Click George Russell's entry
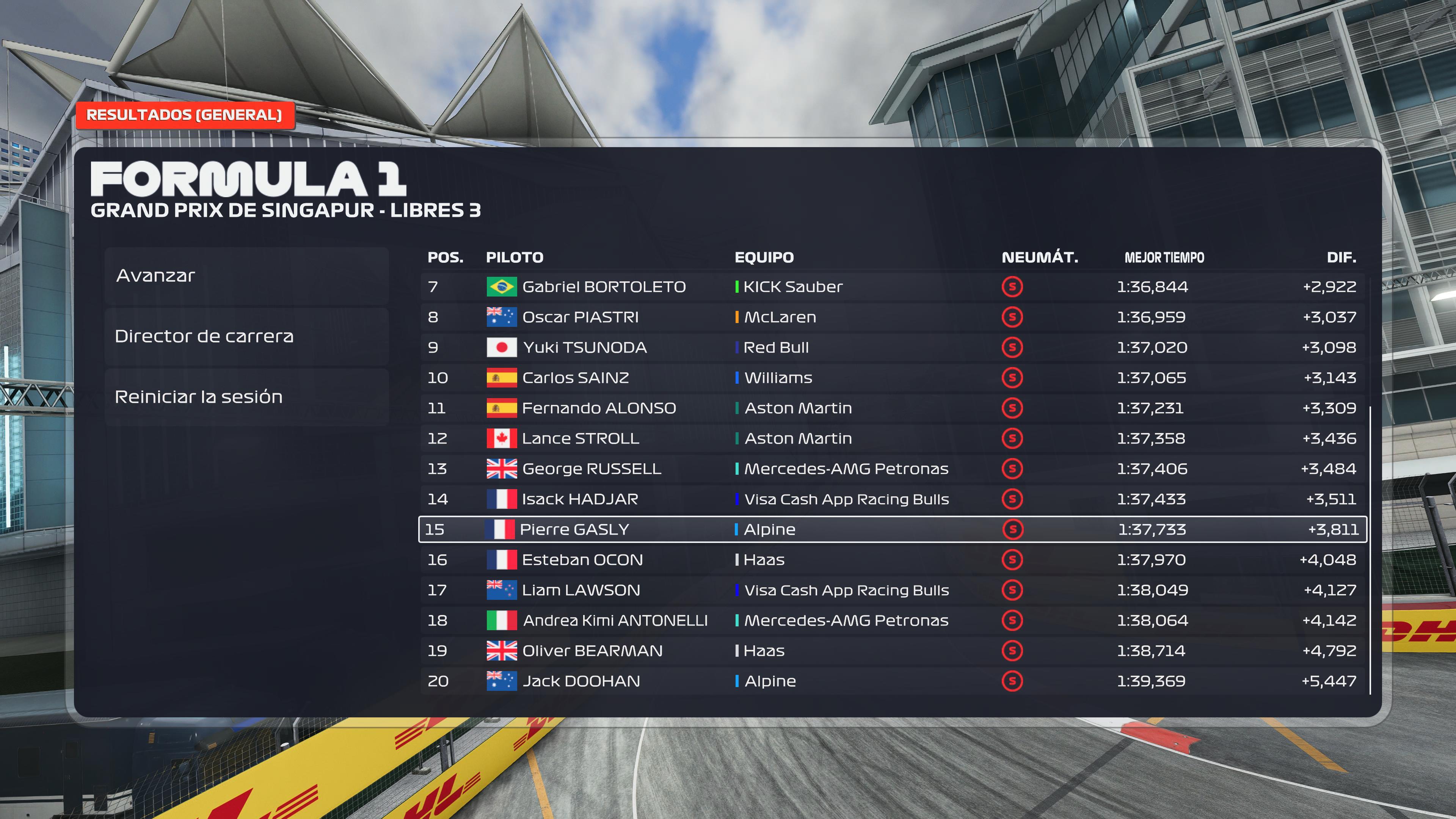The width and height of the screenshot is (1456, 819). (892, 469)
